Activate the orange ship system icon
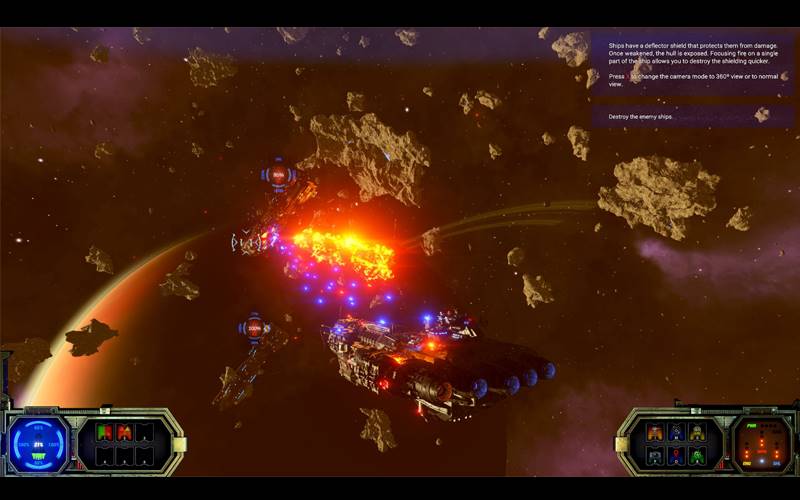 coord(655,432)
